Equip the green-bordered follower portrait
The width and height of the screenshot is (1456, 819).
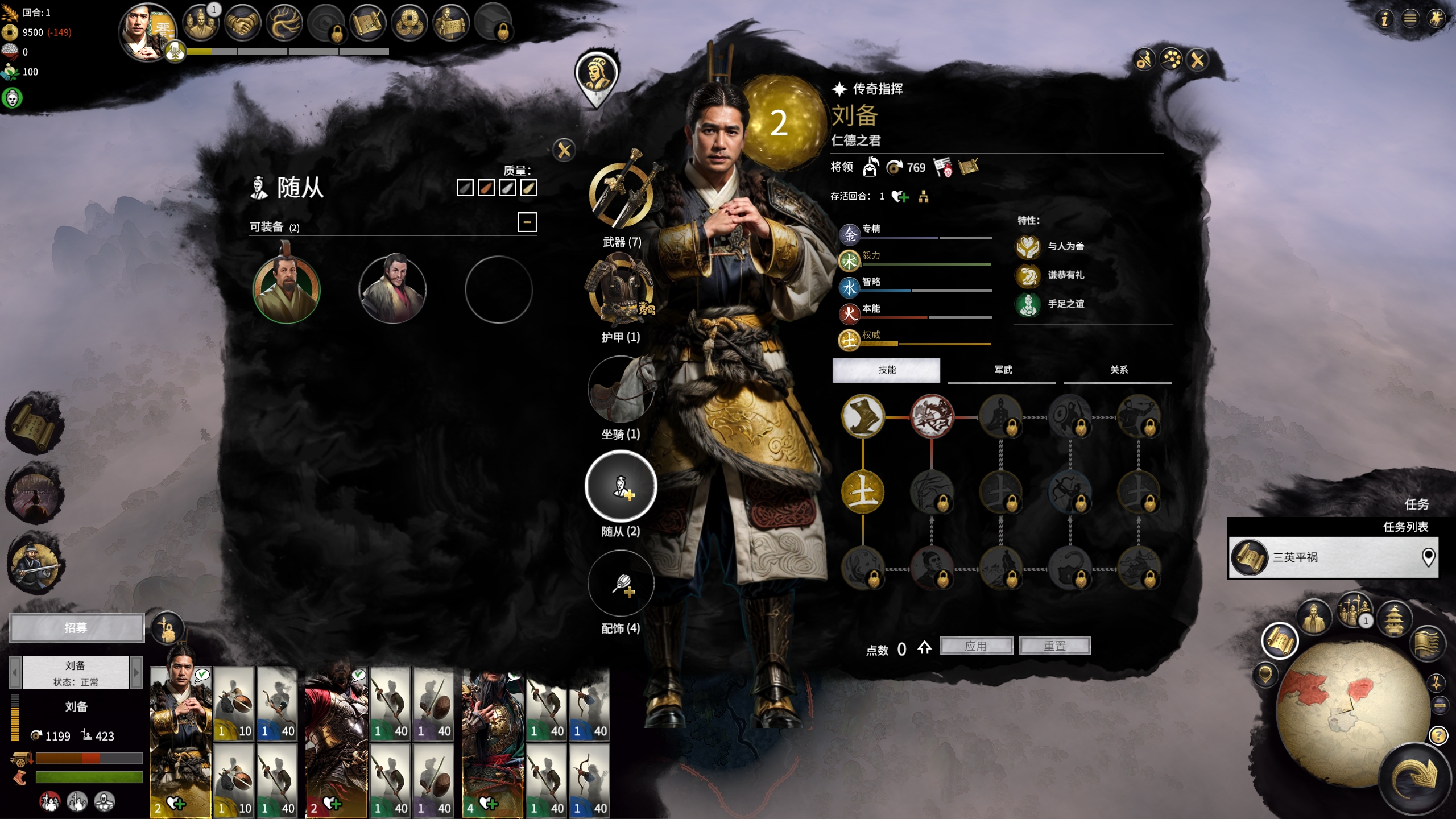(286, 289)
